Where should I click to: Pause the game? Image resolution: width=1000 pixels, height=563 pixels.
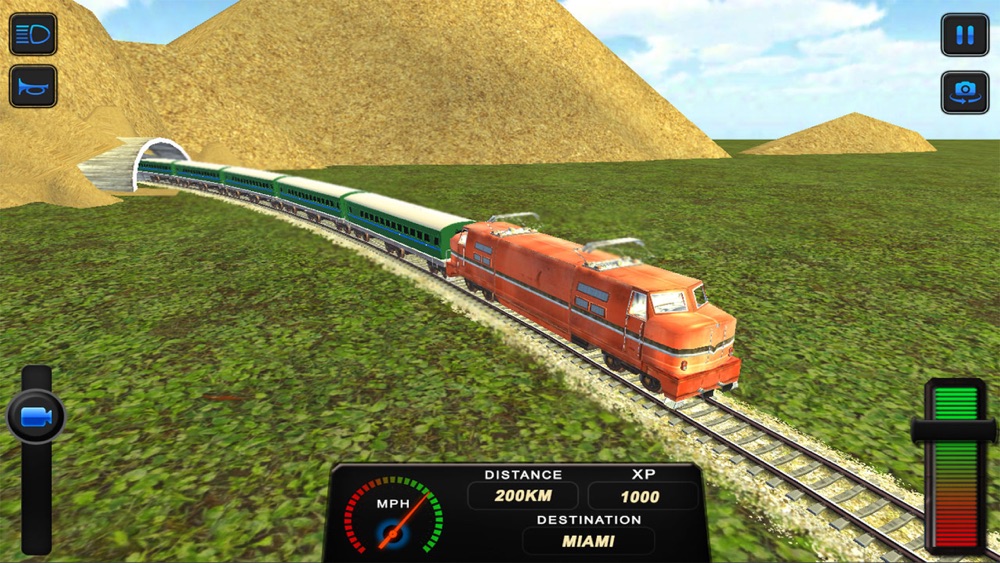[964, 35]
